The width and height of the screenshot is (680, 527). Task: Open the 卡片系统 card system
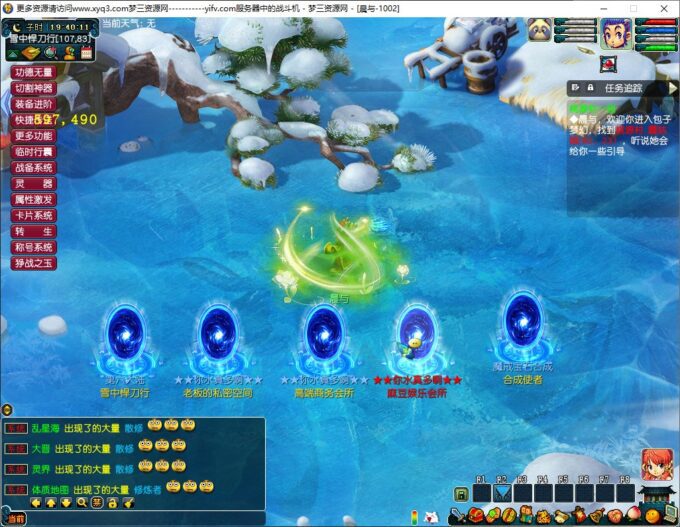click(34, 216)
